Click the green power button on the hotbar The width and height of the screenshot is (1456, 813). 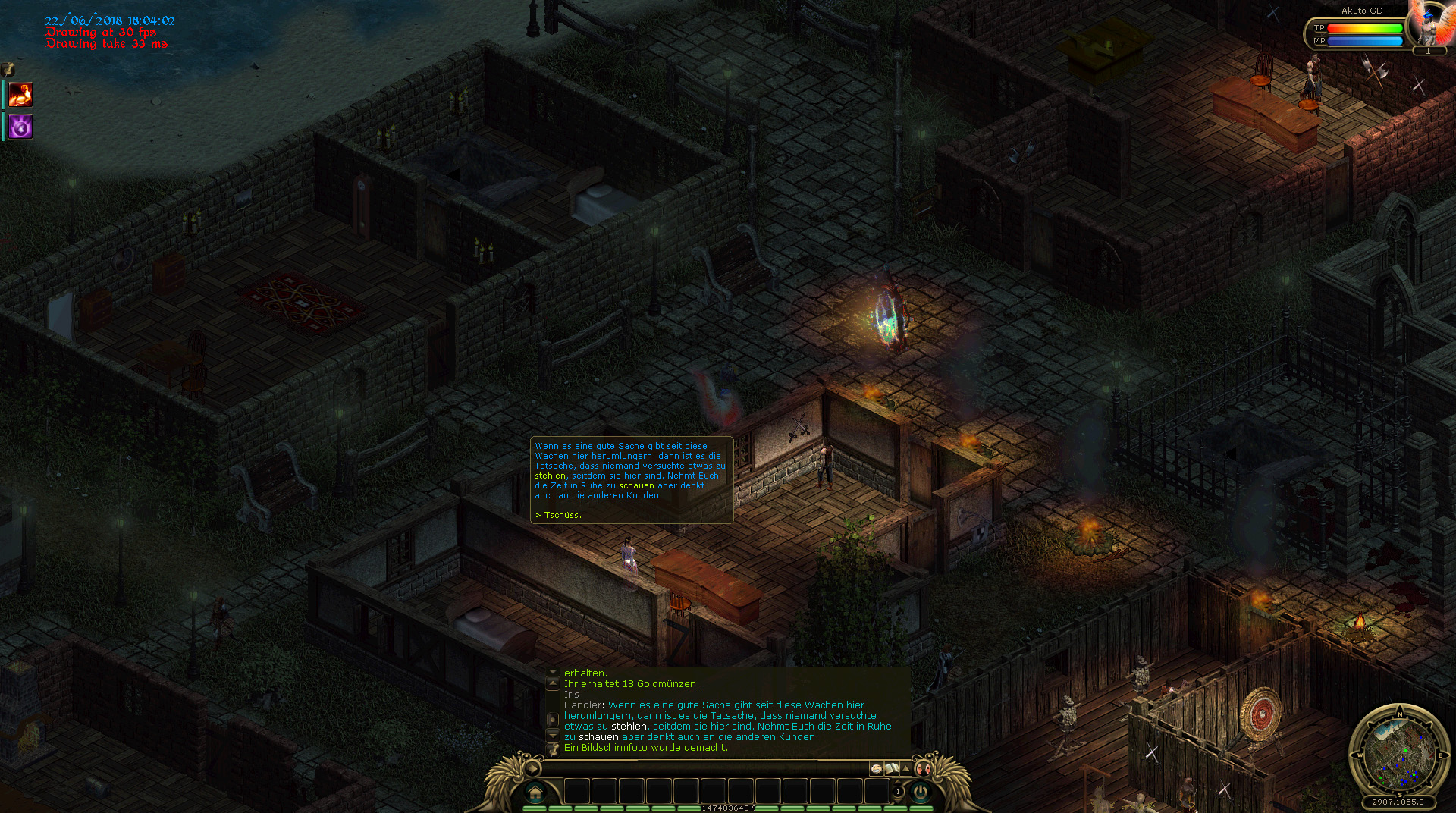coord(921,792)
